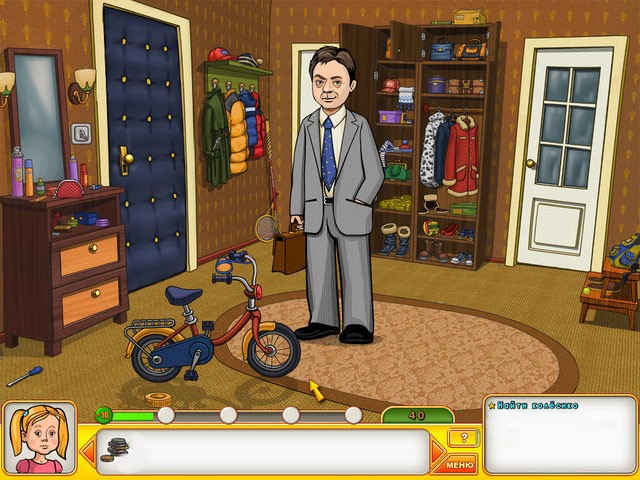This screenshot has width=640, height=480.
Task: Click the right inventory scroll arrow
Action: (x=437, y=453)
